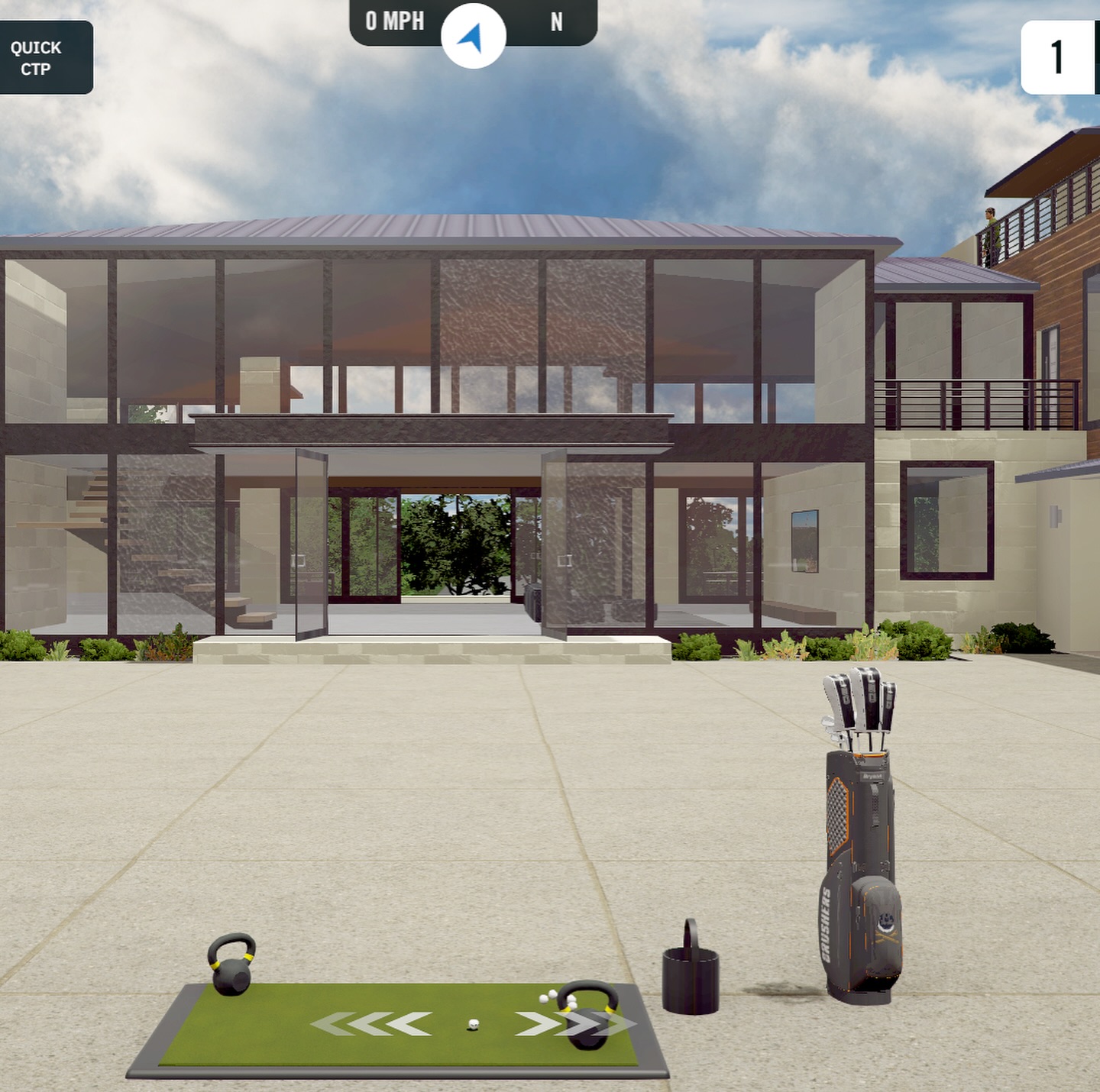
Task: Select the white number 1 panel
Action: 1059,57
